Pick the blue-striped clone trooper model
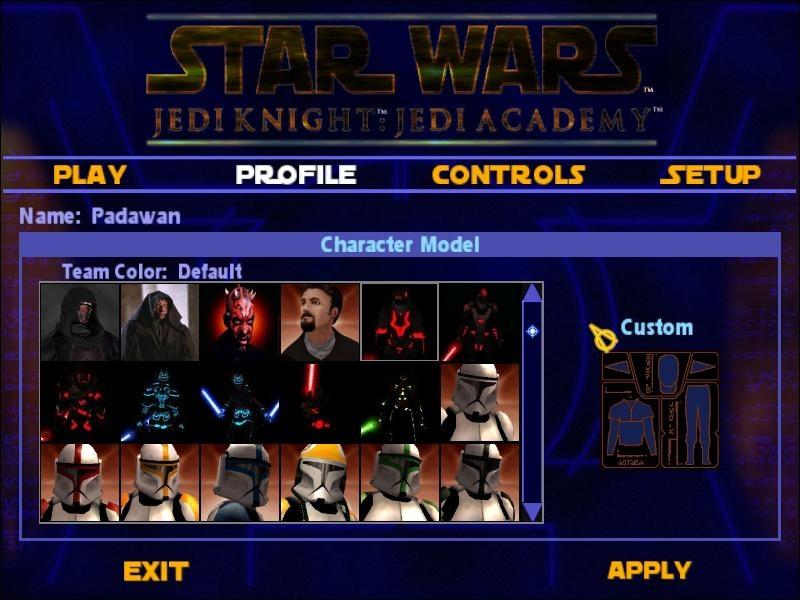 240,482
